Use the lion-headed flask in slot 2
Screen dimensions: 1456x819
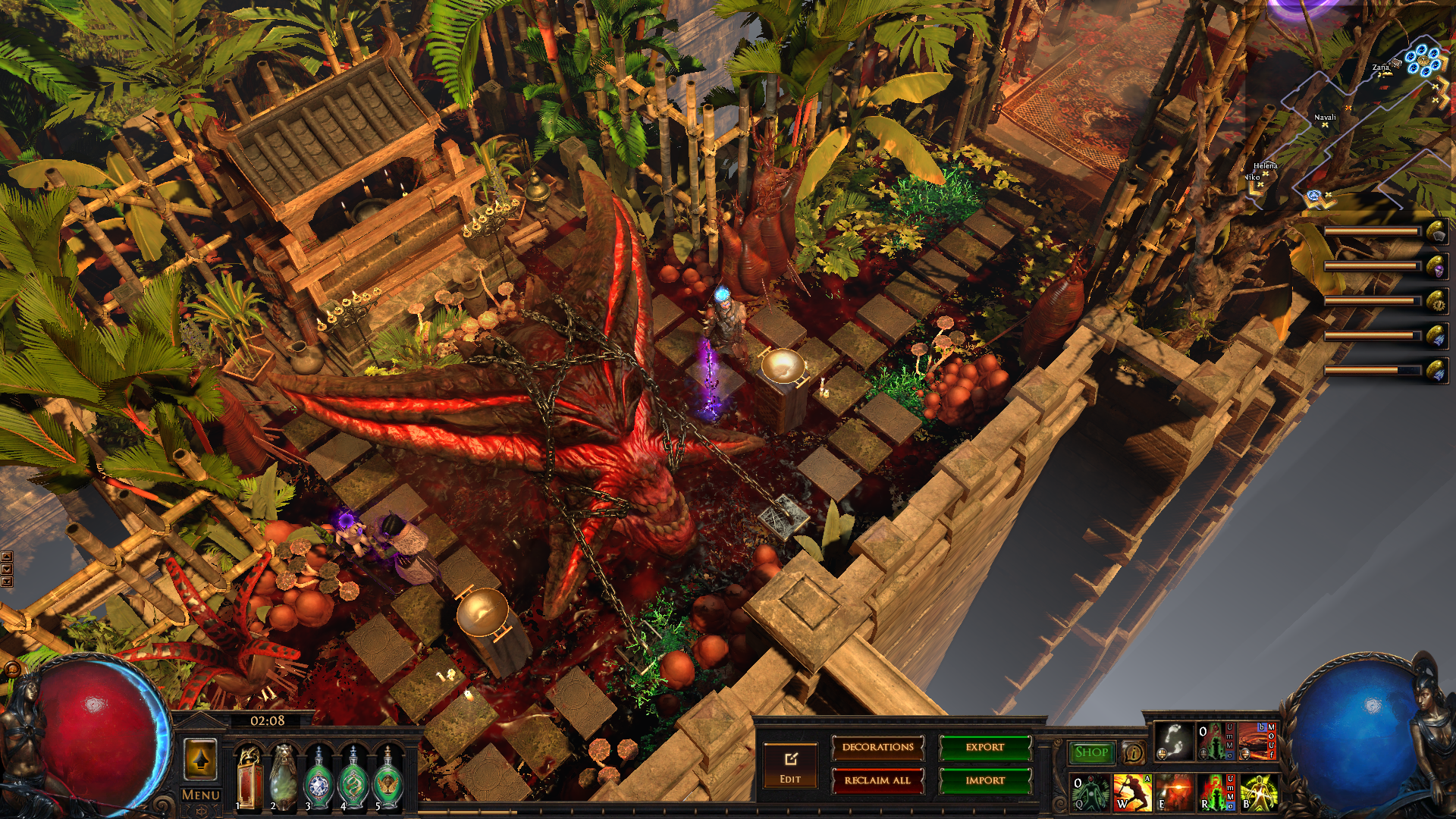284,777
